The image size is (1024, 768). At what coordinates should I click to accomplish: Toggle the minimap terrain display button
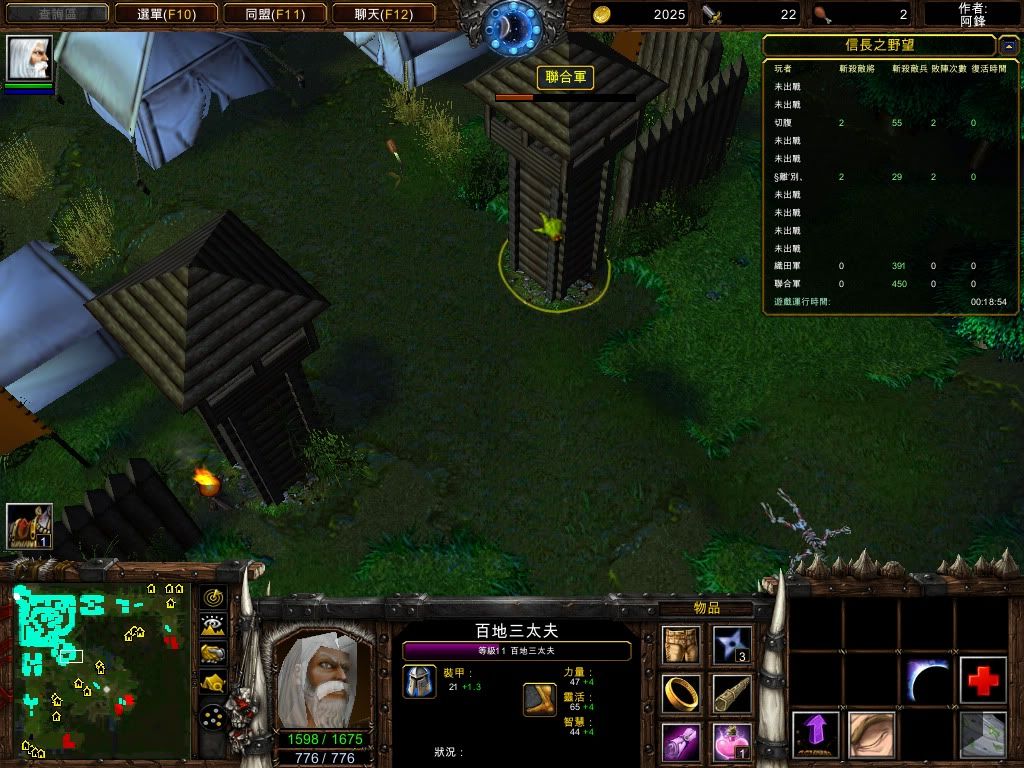(x=213, y=626)
